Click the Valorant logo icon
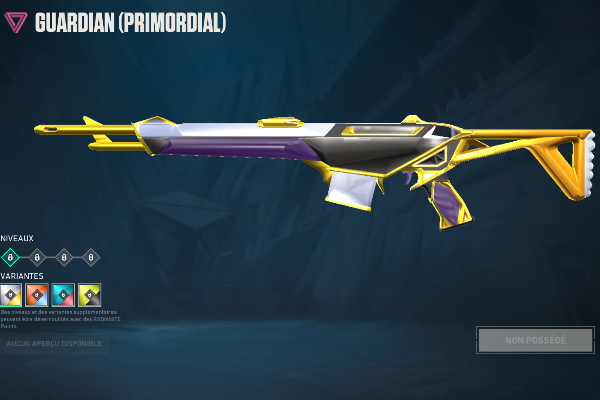 (17, 22)
